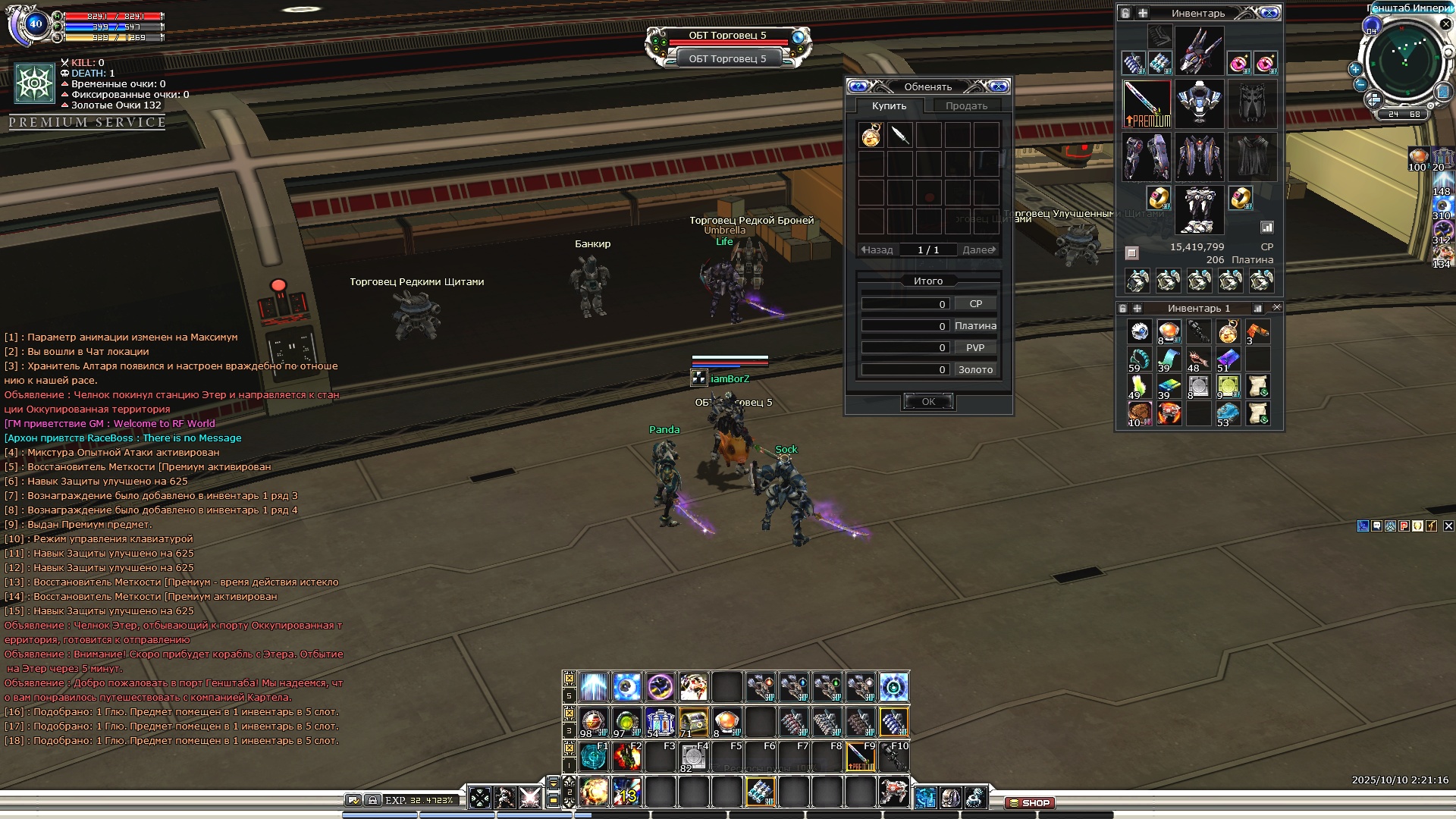This screenshot has width=1456, height=819.
Task: Activate the F2 red explosion skill
Action: tap(626, 756)
